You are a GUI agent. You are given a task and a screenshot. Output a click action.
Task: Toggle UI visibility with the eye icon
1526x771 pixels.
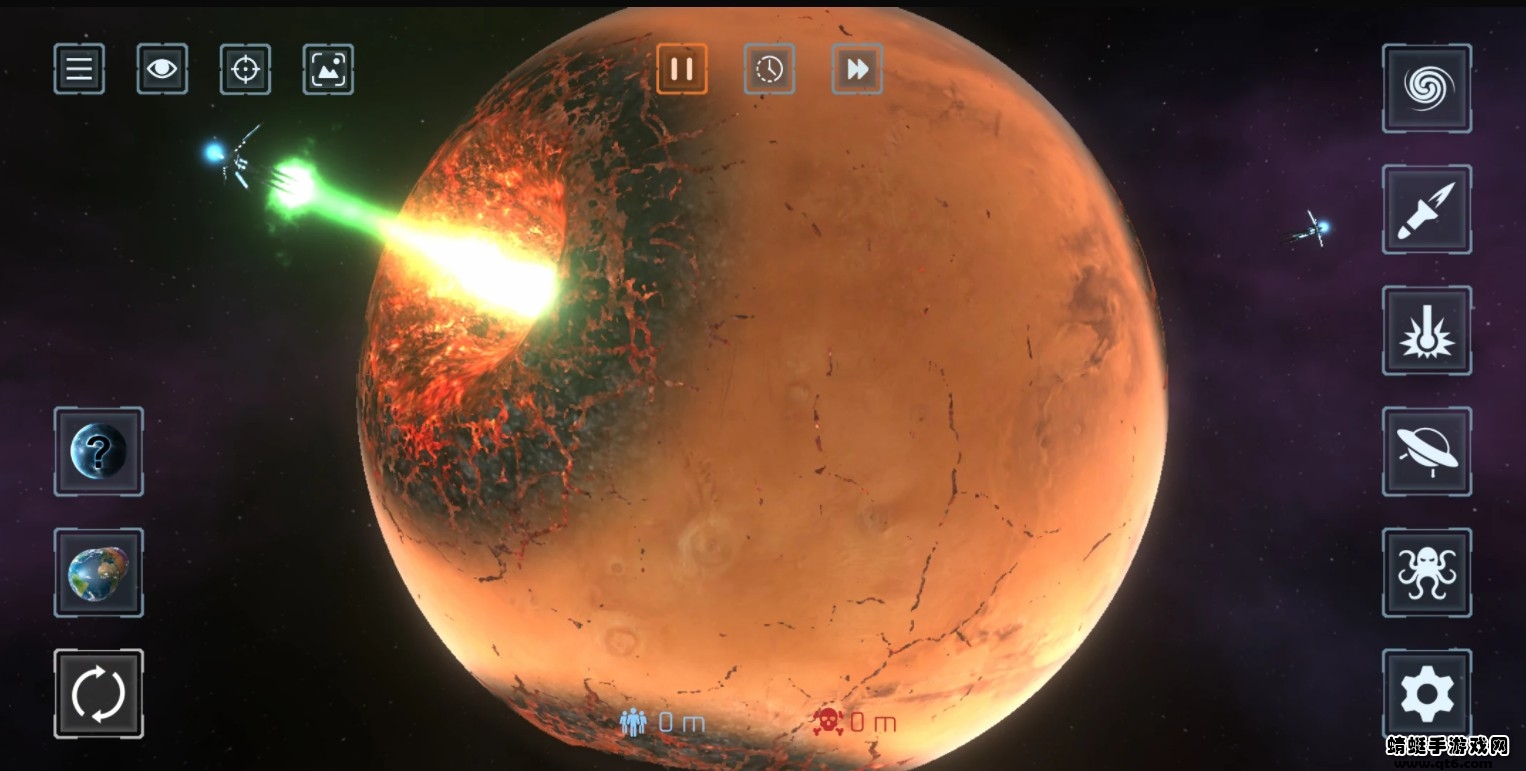point(162,69)
